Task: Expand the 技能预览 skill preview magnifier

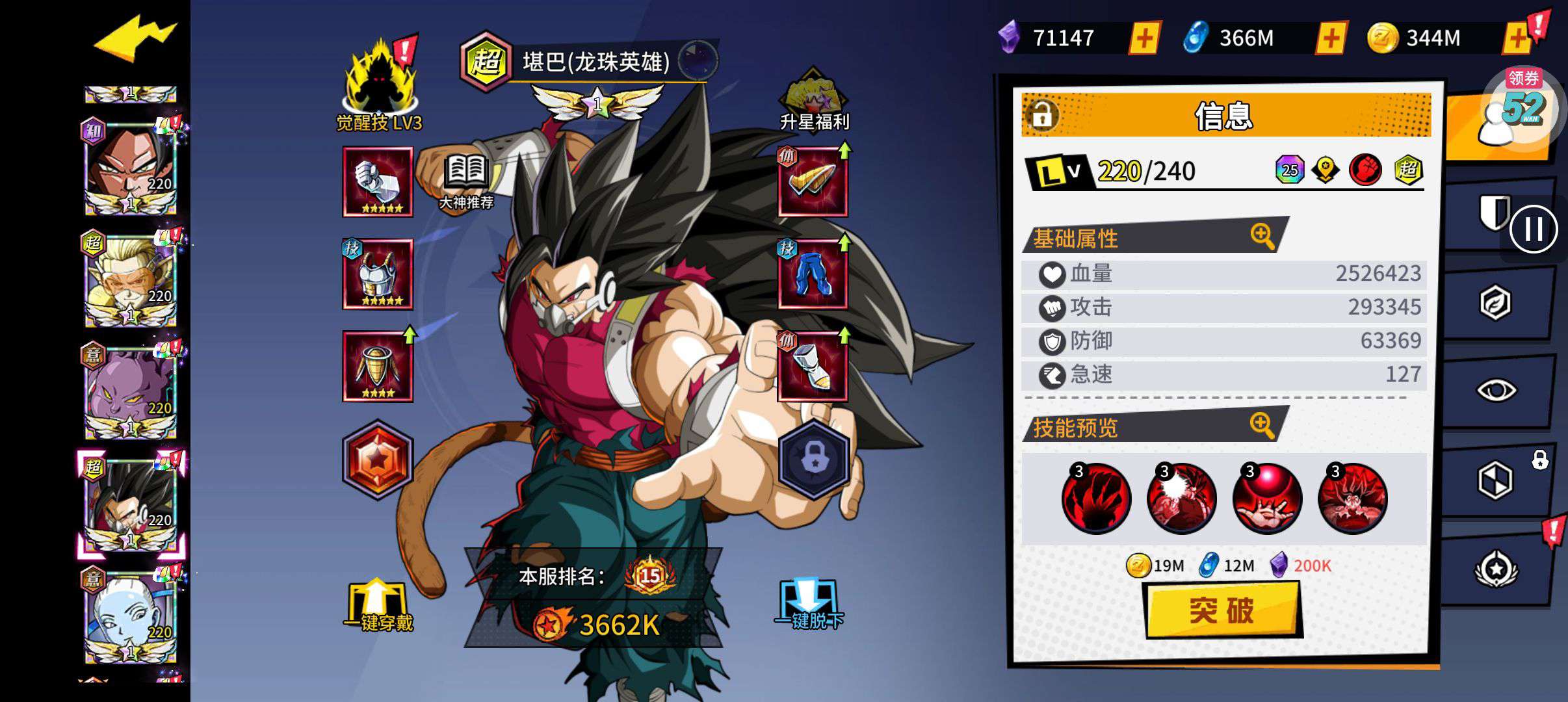Action: [1262, 425]
